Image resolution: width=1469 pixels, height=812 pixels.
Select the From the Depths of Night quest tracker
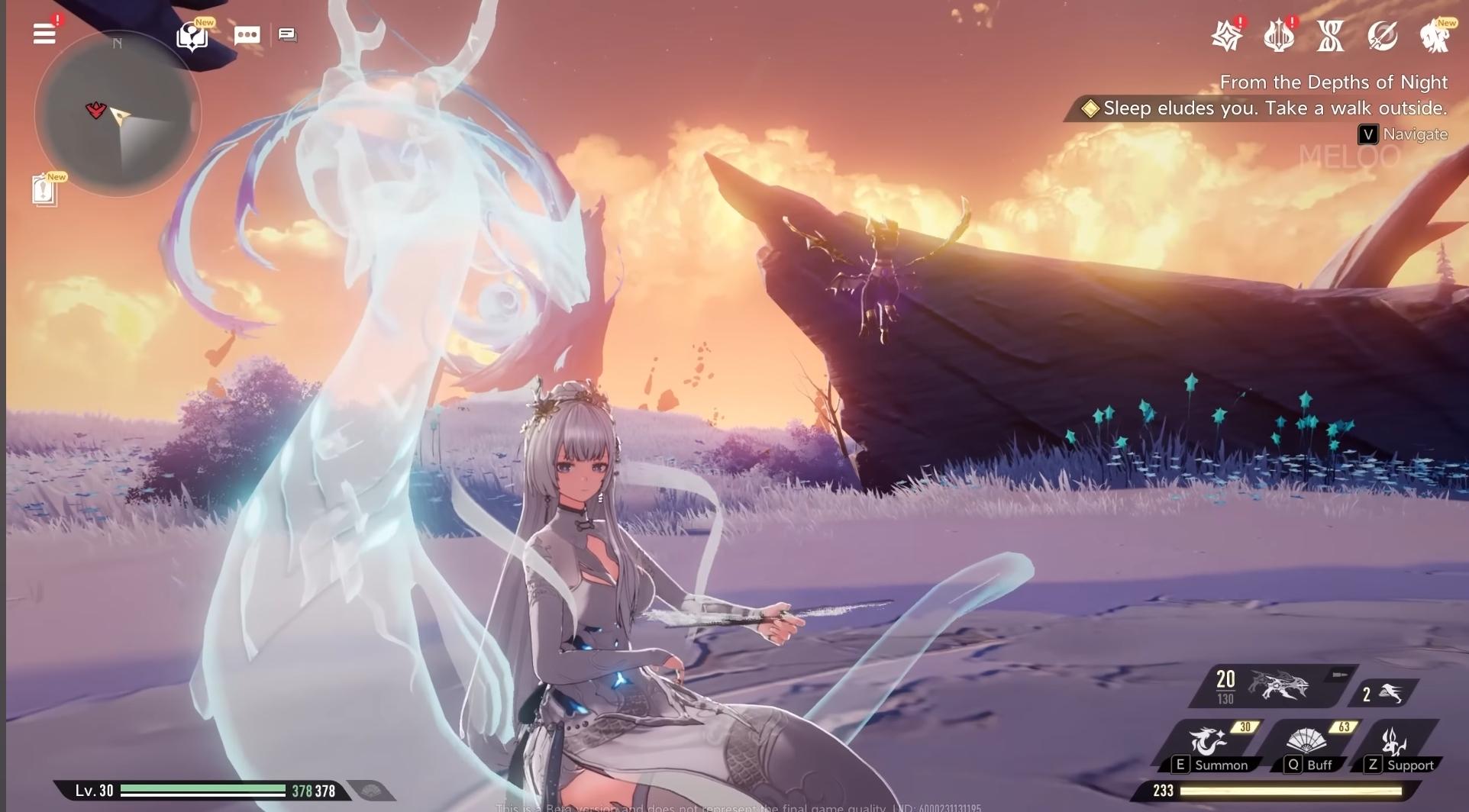coord(1333,82)
